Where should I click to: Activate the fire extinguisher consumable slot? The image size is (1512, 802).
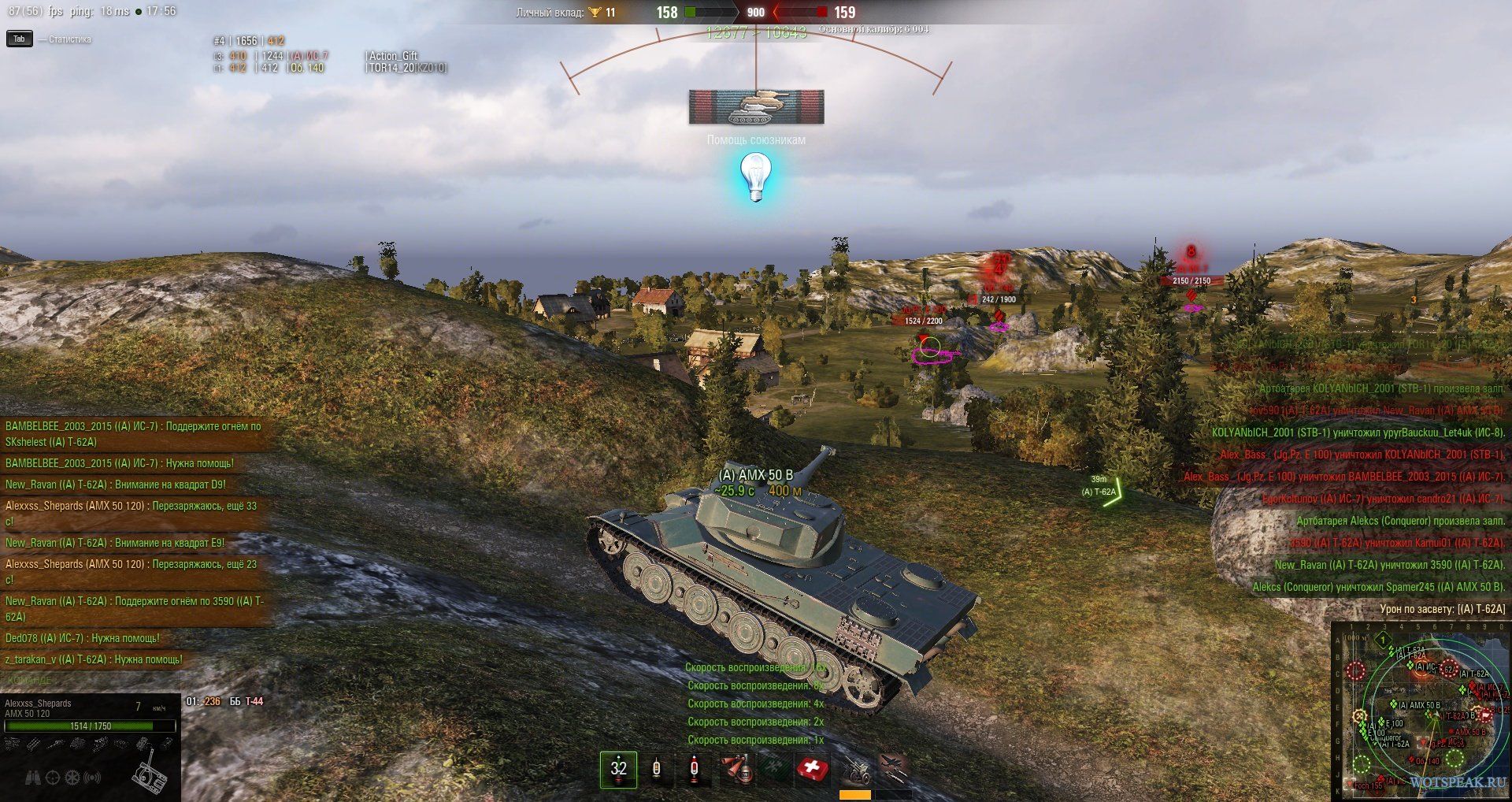(x=737, y=769)
